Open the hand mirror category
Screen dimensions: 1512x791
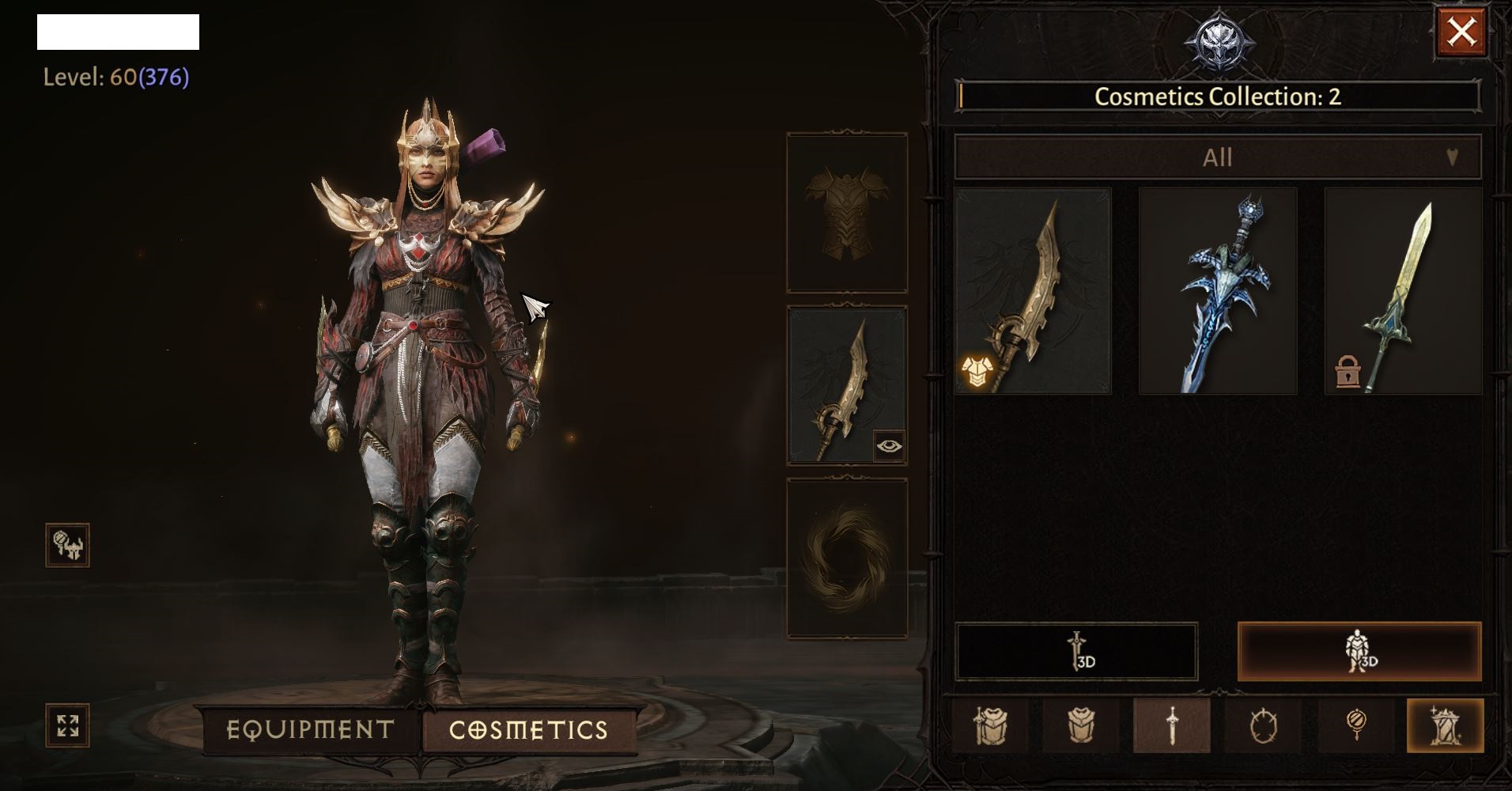(x=1355, y=725)
